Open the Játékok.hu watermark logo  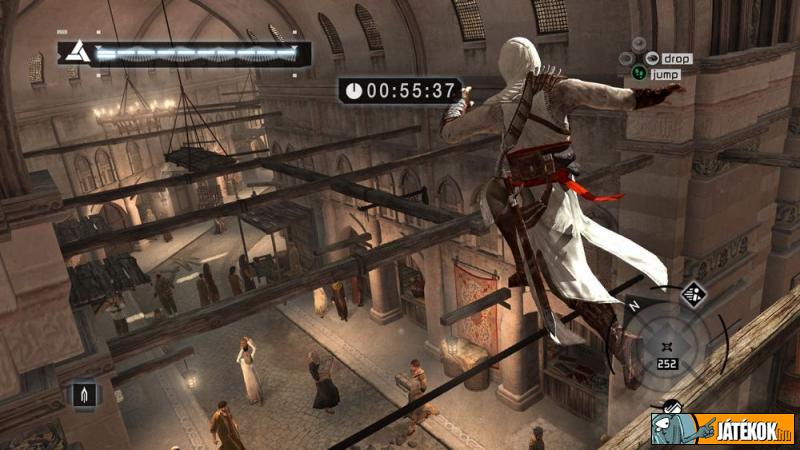722,429
